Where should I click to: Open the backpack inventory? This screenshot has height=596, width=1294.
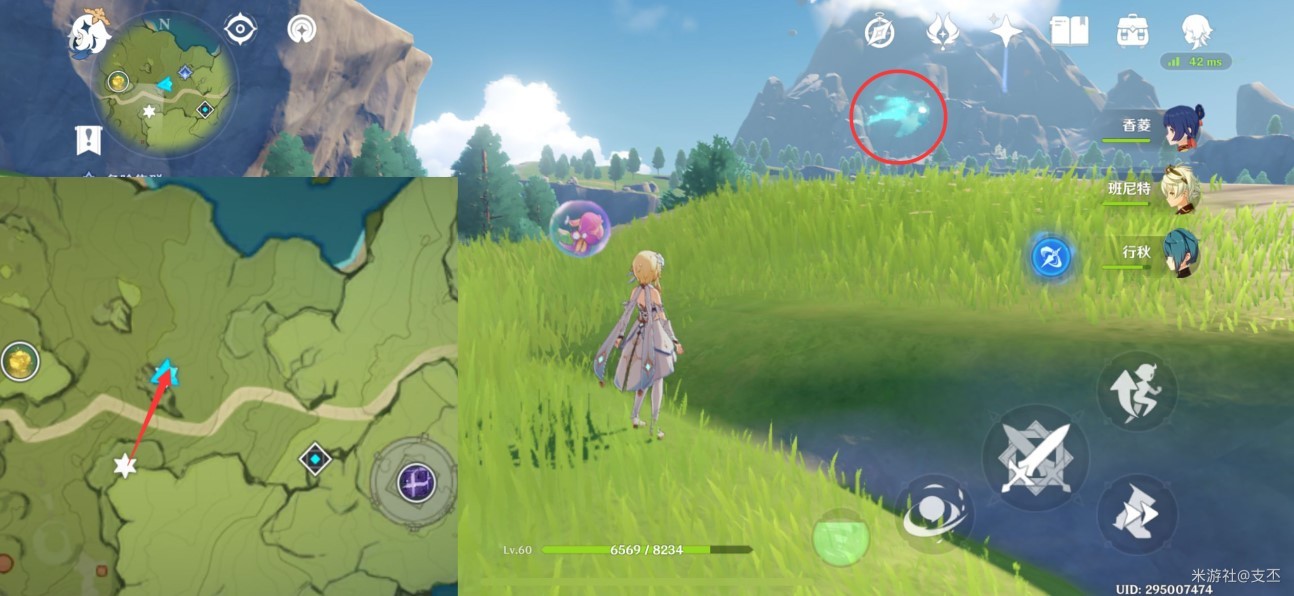pyautogui.click(x=1132, y=31)
